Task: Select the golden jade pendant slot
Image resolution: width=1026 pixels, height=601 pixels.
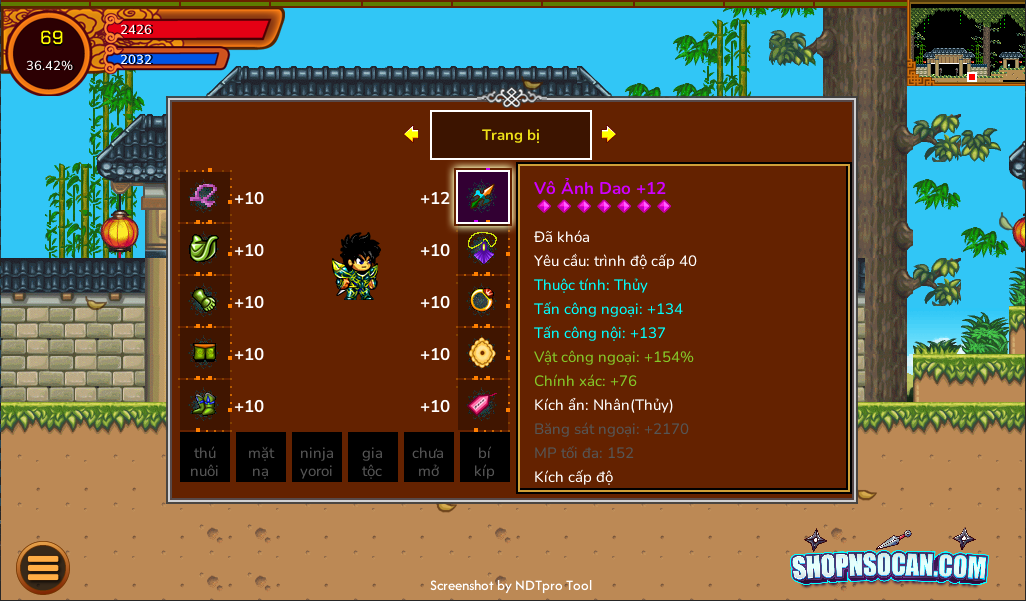Action: pyautogui.click(x=483, y=353)
